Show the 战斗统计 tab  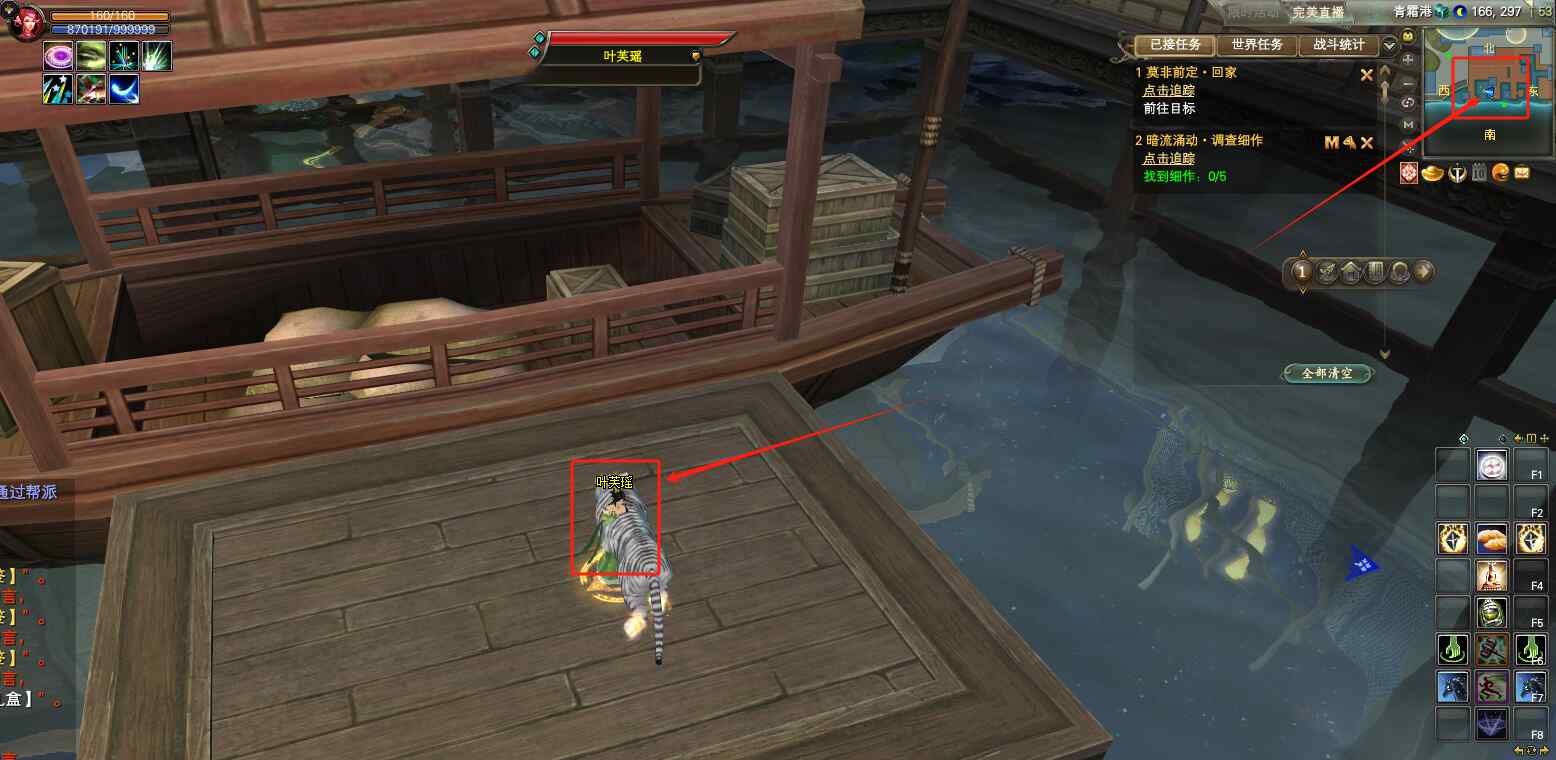[x=1337, y=45]
